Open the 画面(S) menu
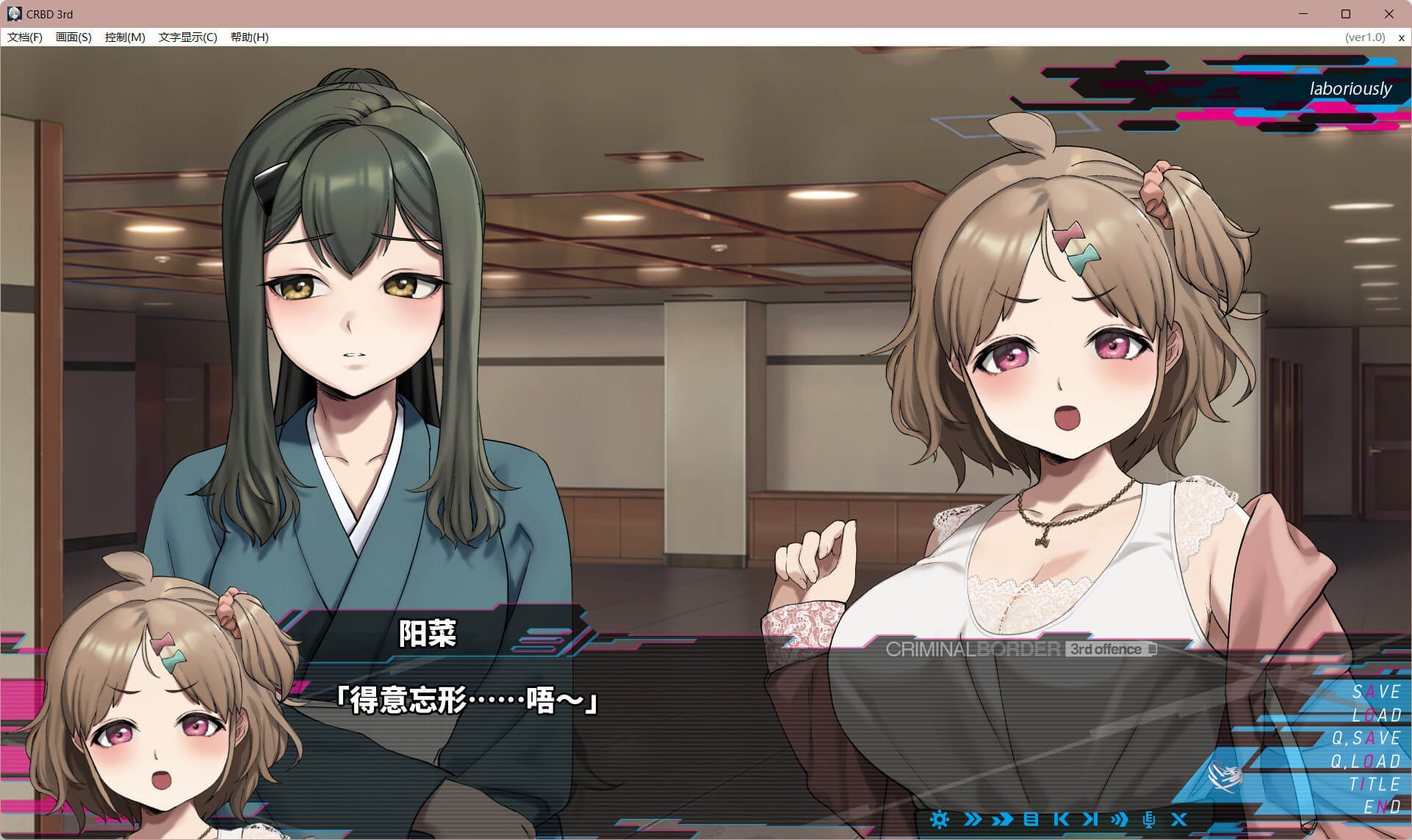 [73, 37]
